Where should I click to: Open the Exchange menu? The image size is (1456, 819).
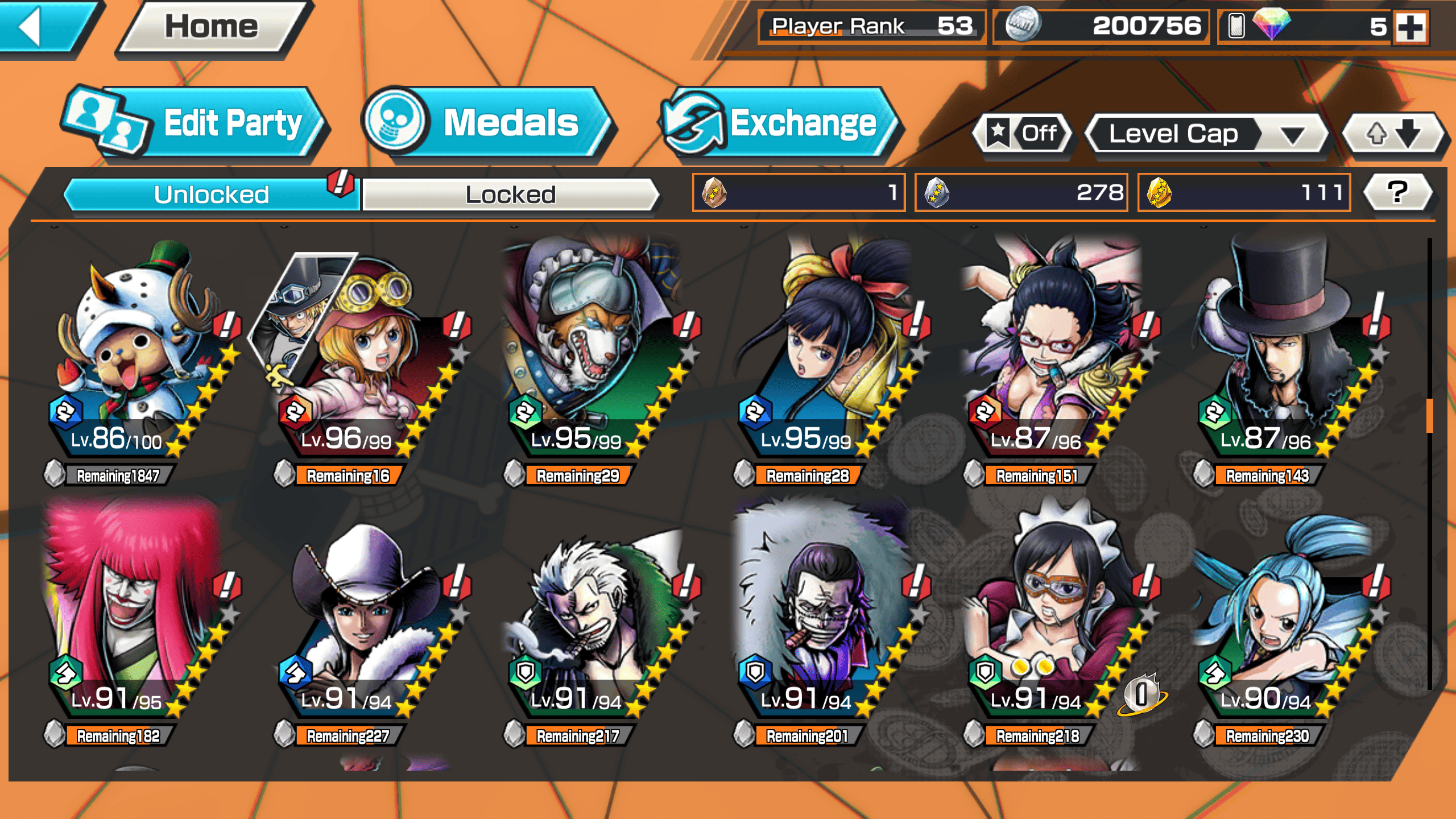click(779, 122)
